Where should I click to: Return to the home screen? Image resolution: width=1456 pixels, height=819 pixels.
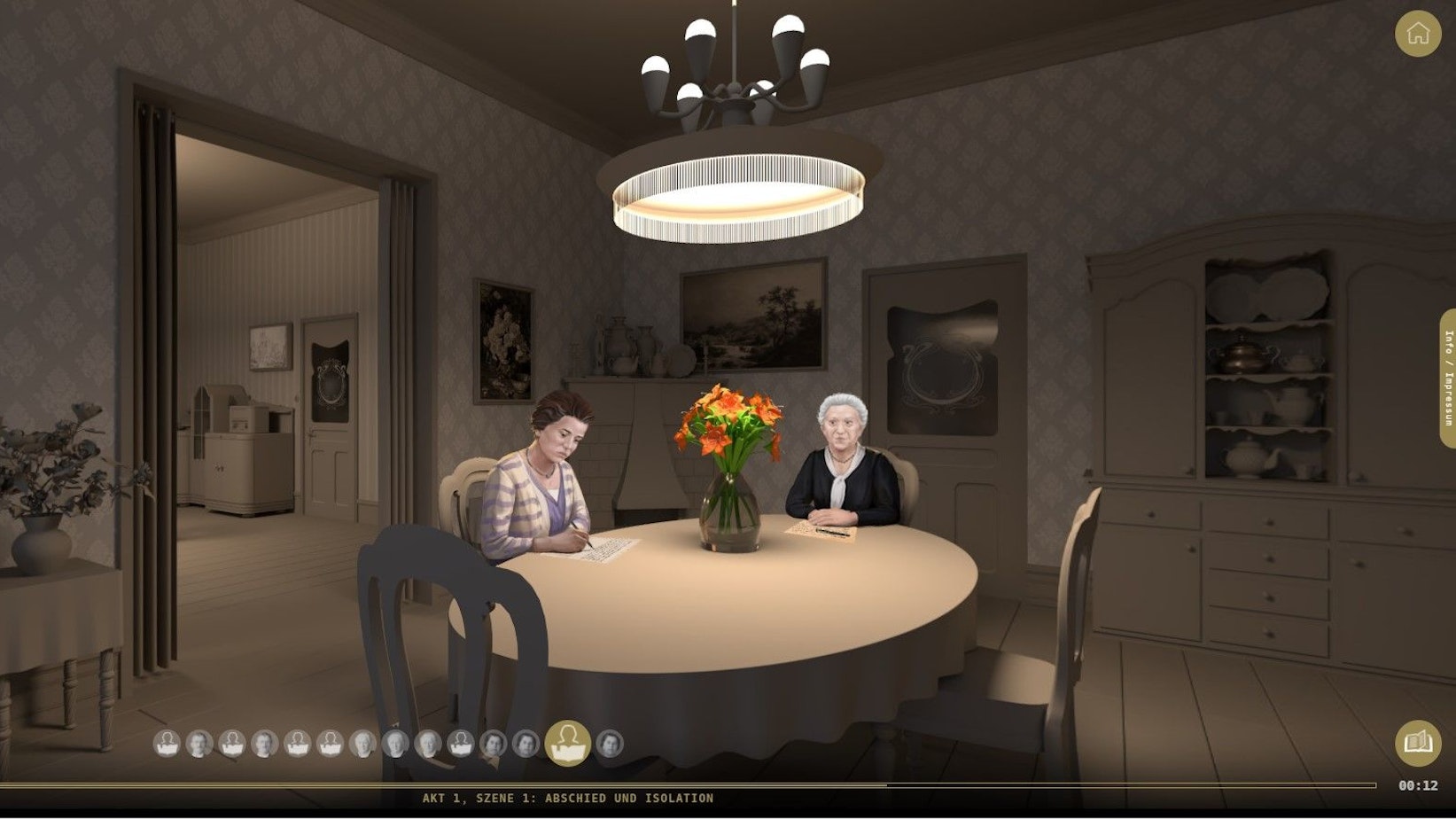pyautogui.click(x=1418, y=34)
